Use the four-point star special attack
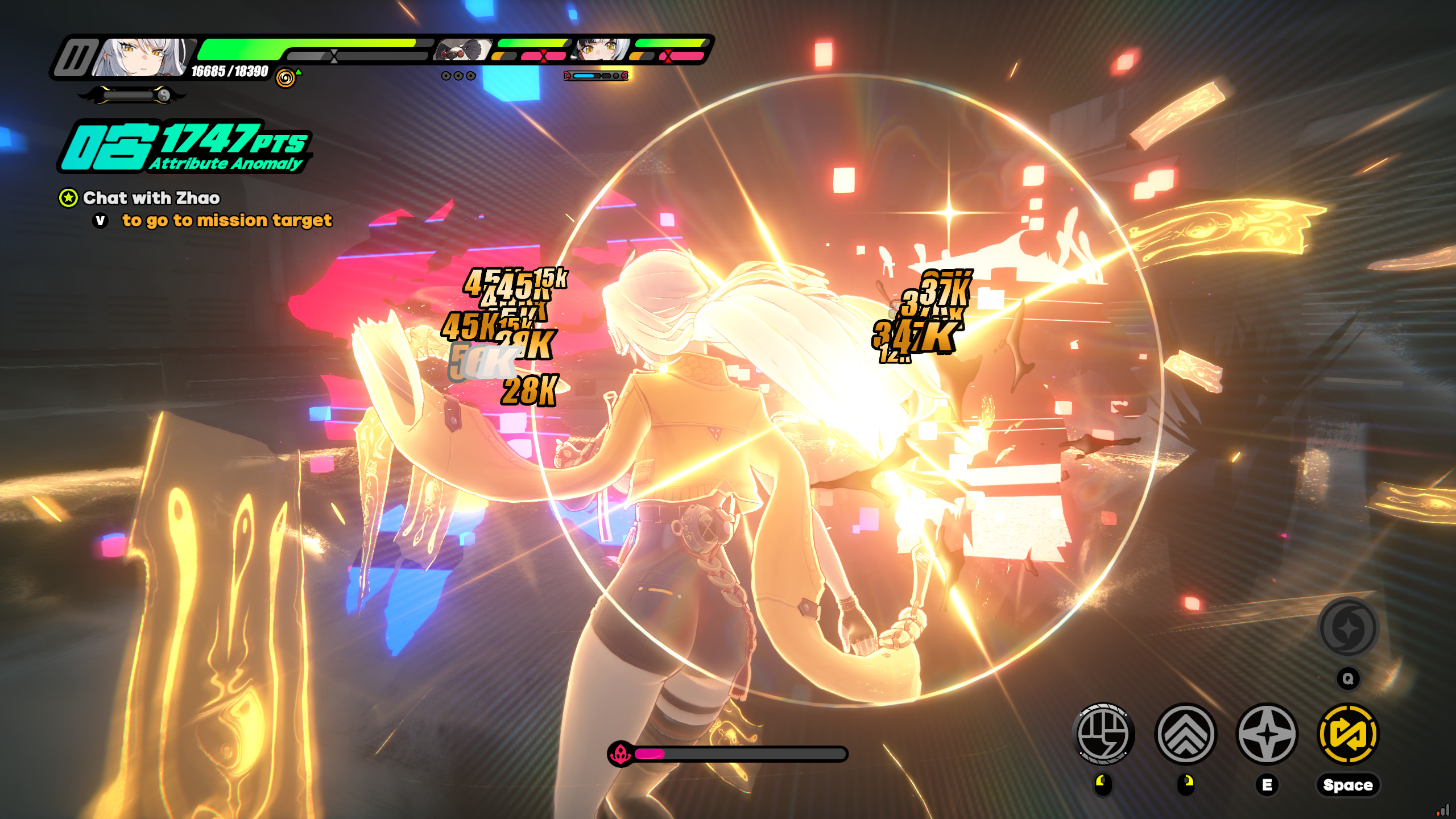The height and width of the screenshot is (819, 1456). [1267, 734]
